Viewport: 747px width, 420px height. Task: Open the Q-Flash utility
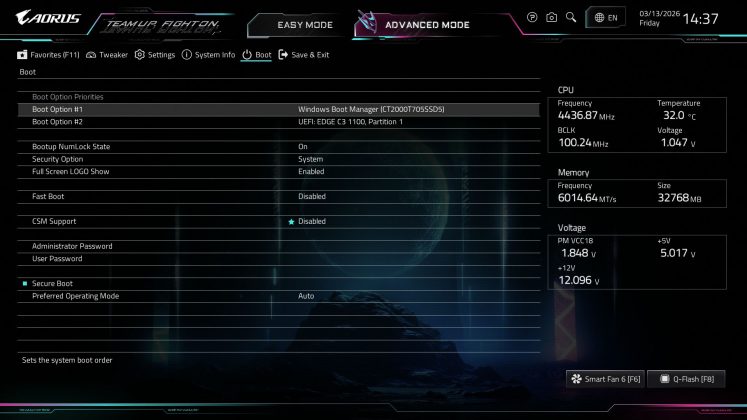point(685,379)
